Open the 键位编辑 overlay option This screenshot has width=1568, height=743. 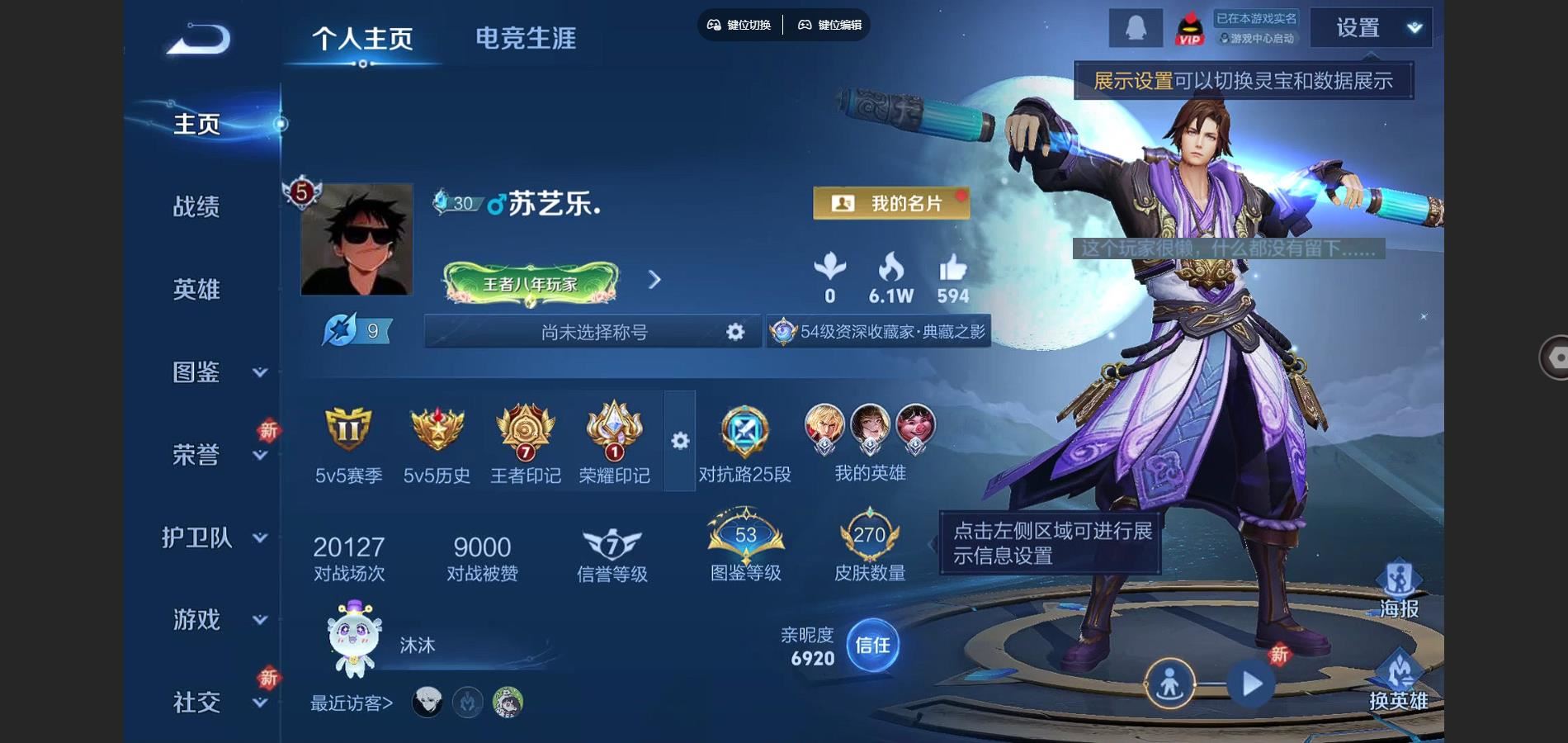830,25
